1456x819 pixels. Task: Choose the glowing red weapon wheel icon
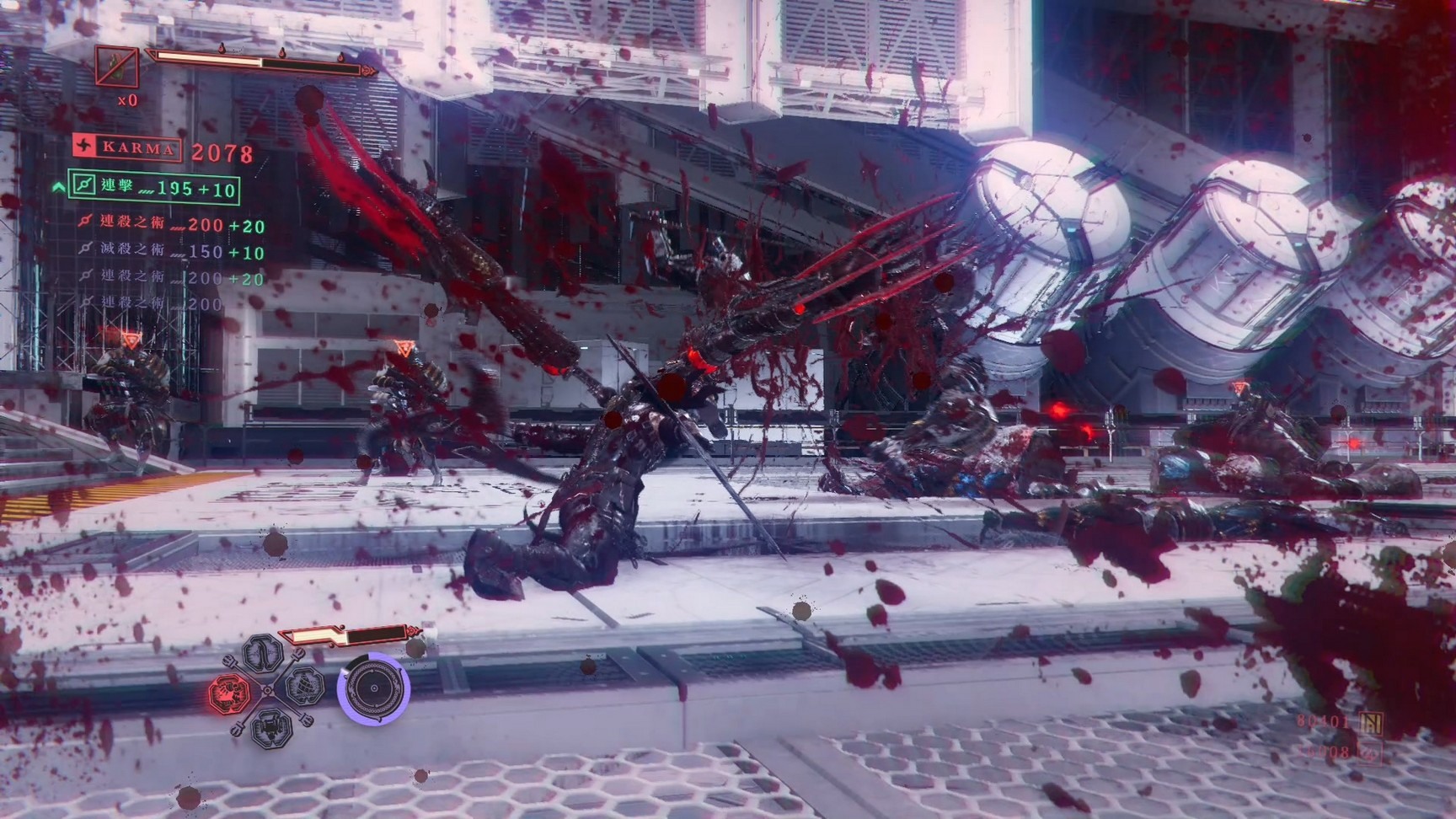[x=229, y=693]
